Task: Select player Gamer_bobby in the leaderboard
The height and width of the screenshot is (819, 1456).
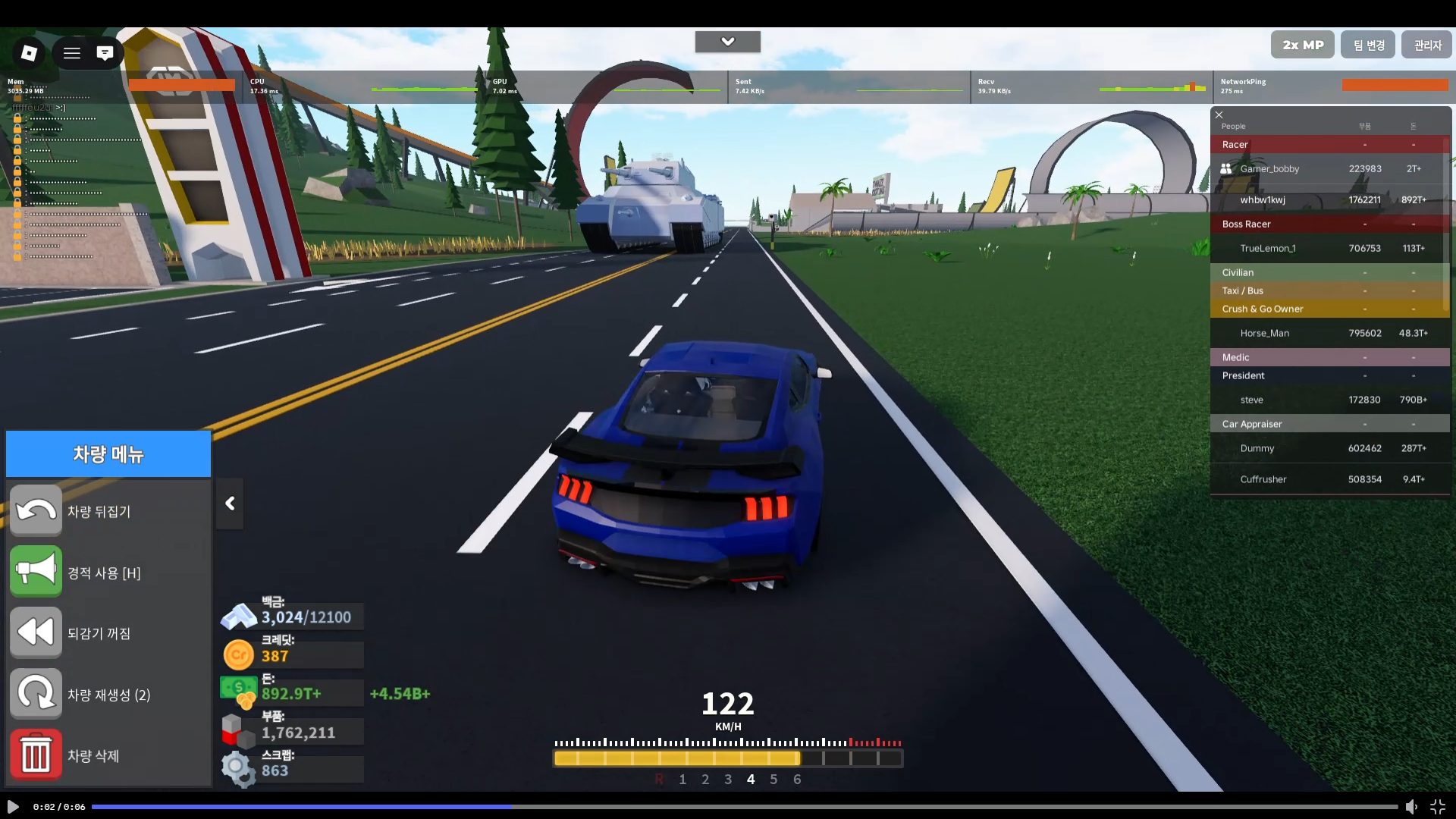Action: point(1269,169)
